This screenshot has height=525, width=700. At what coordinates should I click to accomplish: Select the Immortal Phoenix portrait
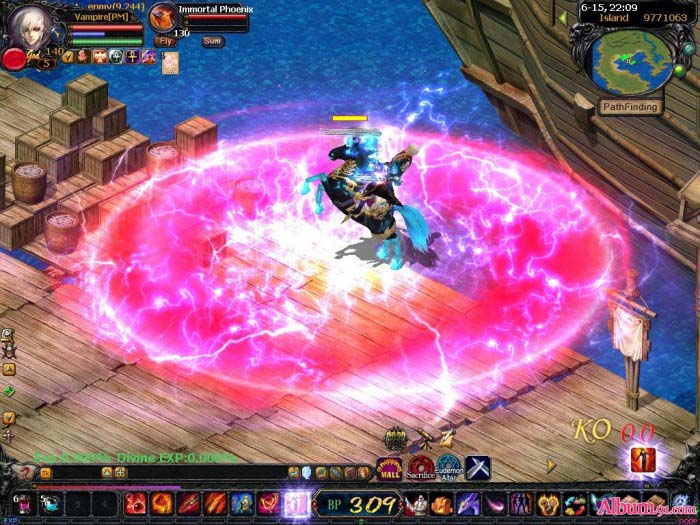tap(162, 16)
